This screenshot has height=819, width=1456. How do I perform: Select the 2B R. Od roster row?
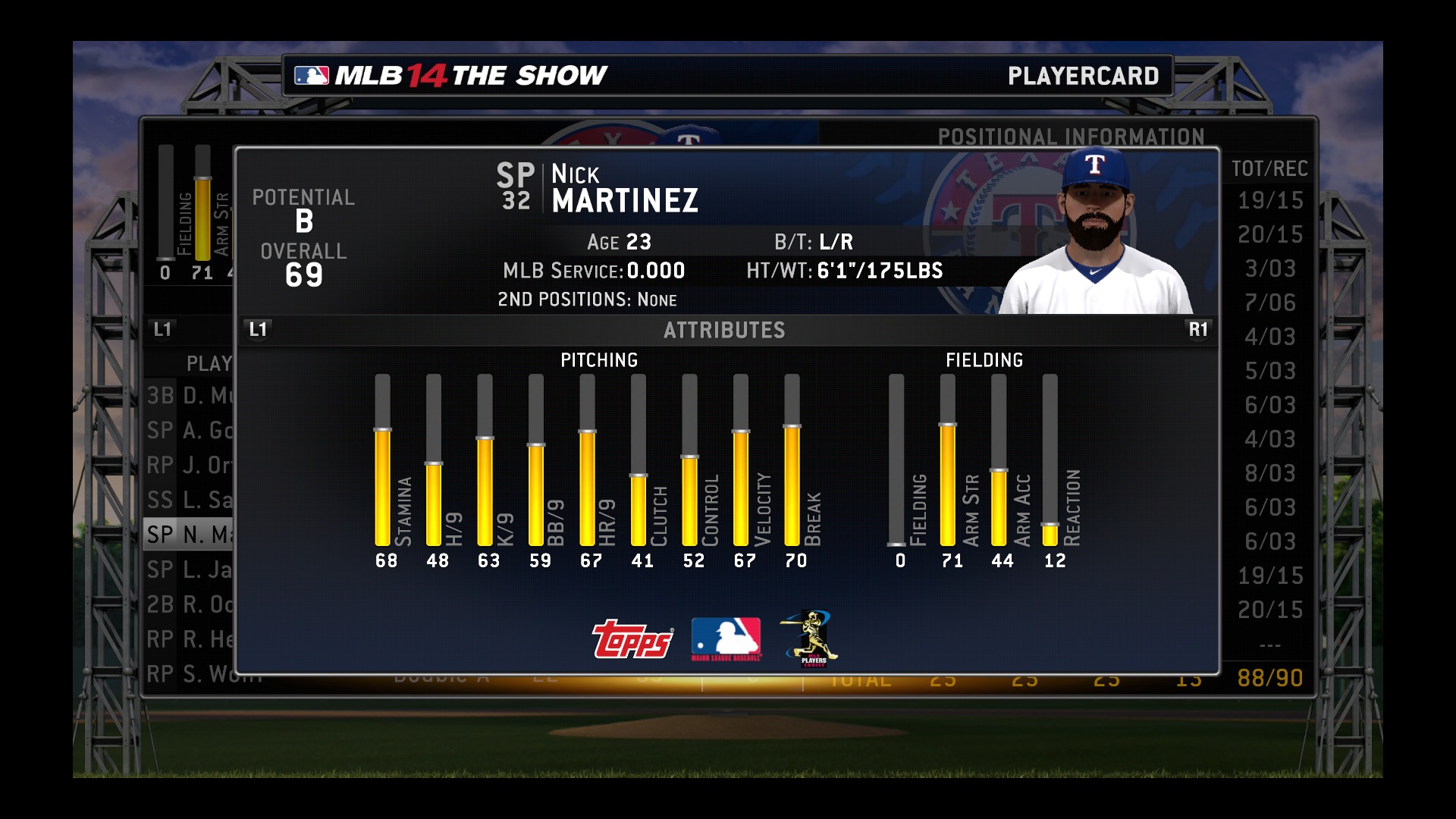point(190,604)
